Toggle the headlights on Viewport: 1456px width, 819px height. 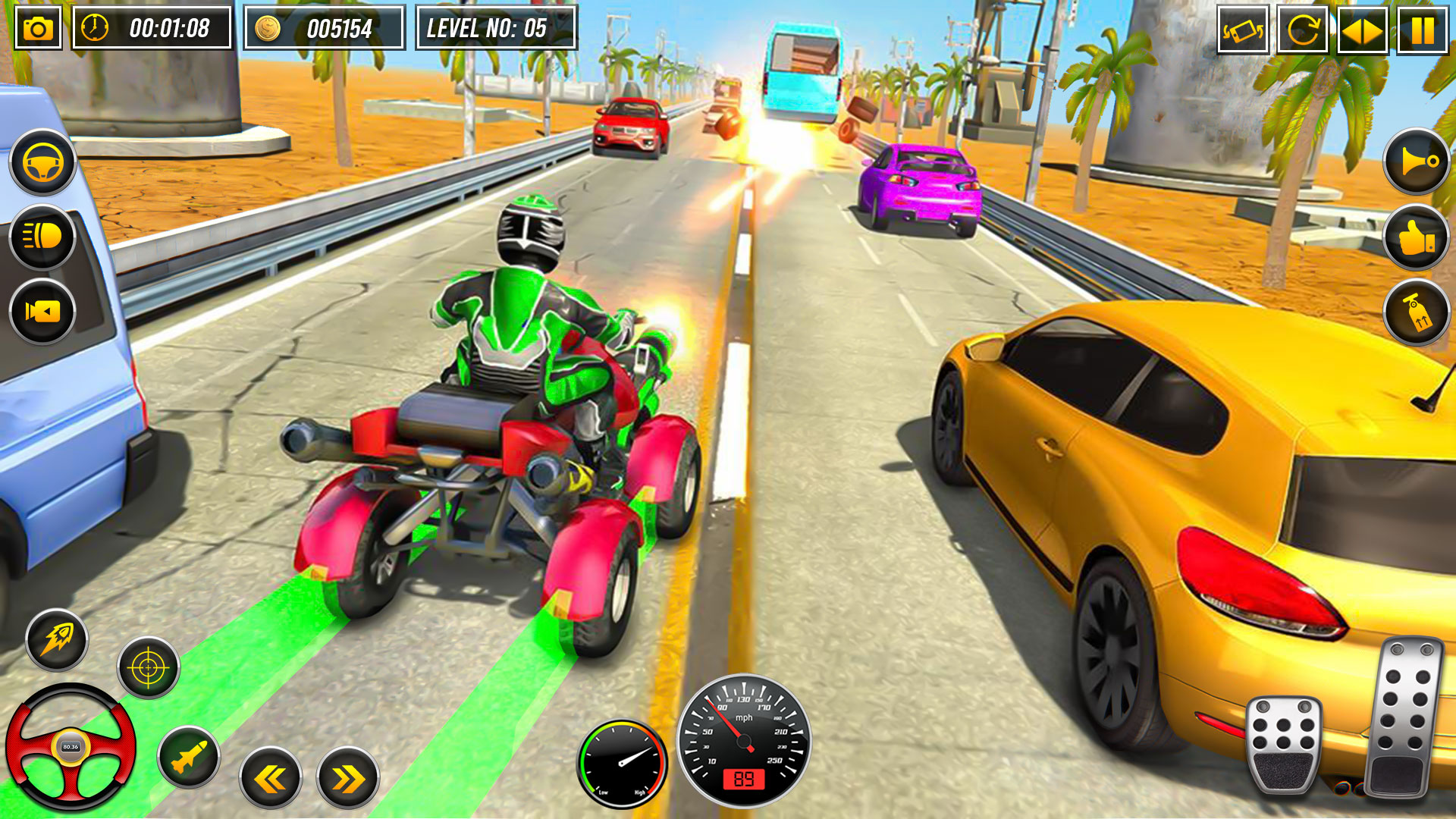(42, 236)
